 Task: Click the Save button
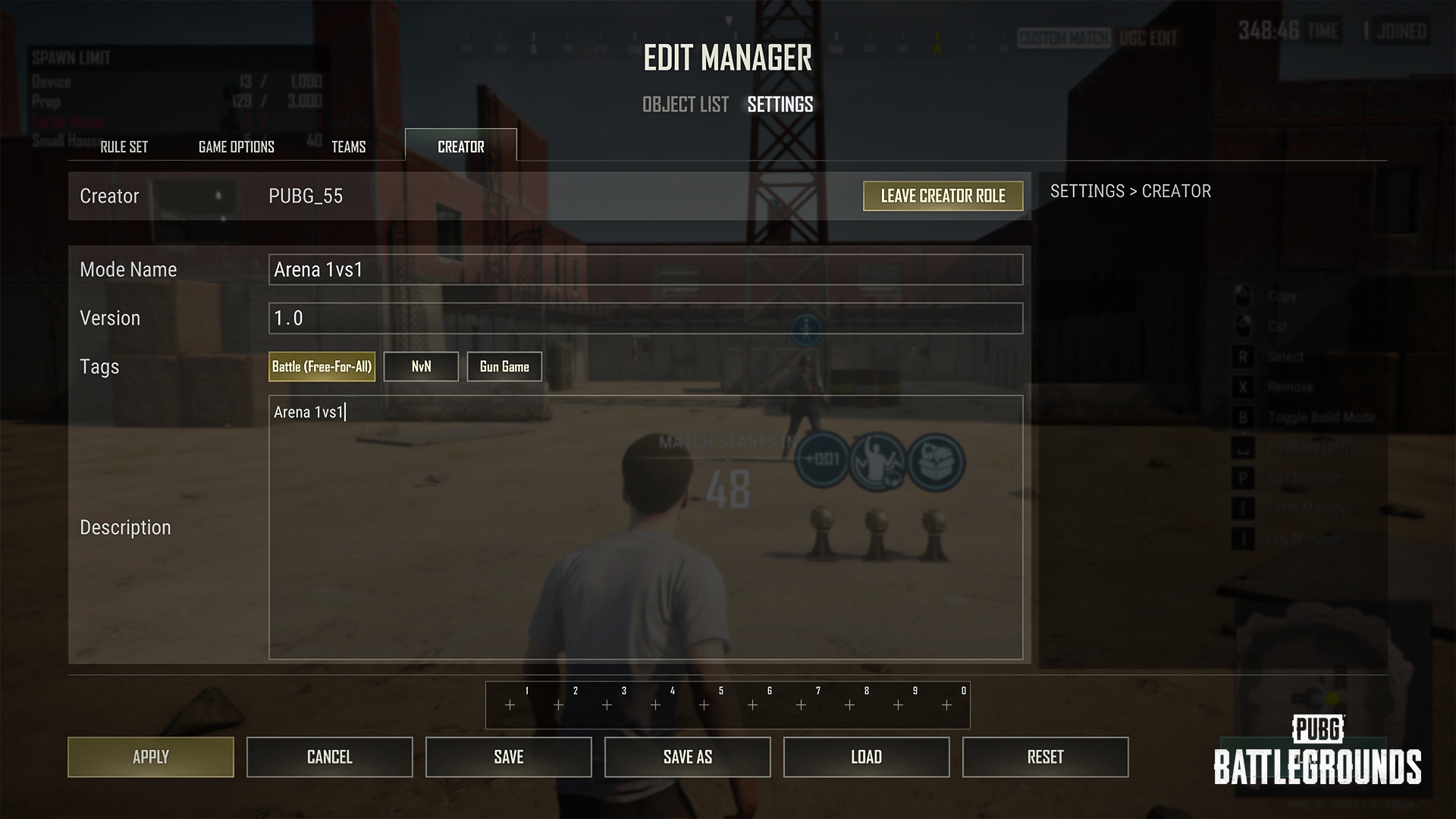point(509,757)
